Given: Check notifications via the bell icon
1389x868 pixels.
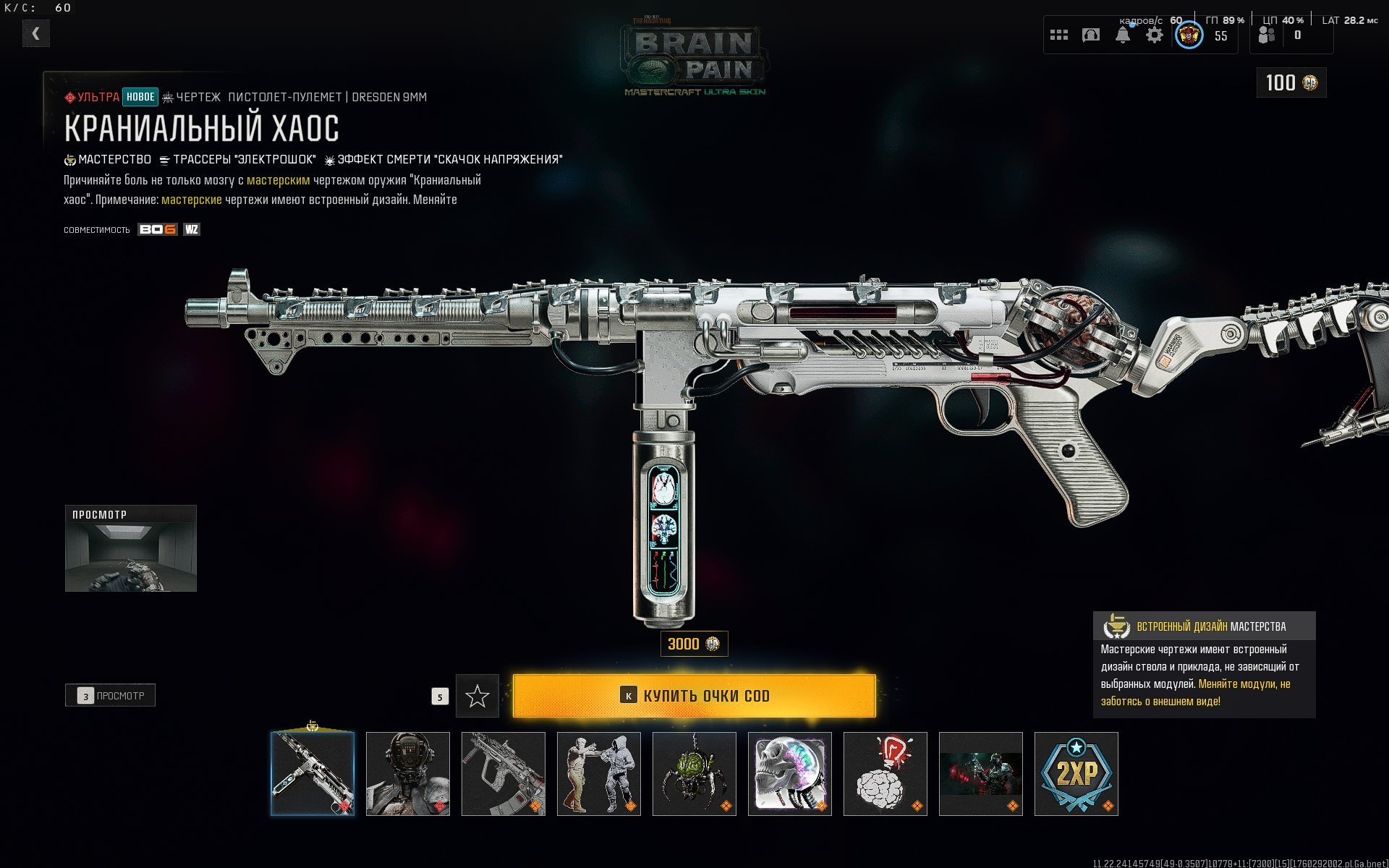Looking at the screenshot, I should pyautogui.click(x=1123, y=35).
